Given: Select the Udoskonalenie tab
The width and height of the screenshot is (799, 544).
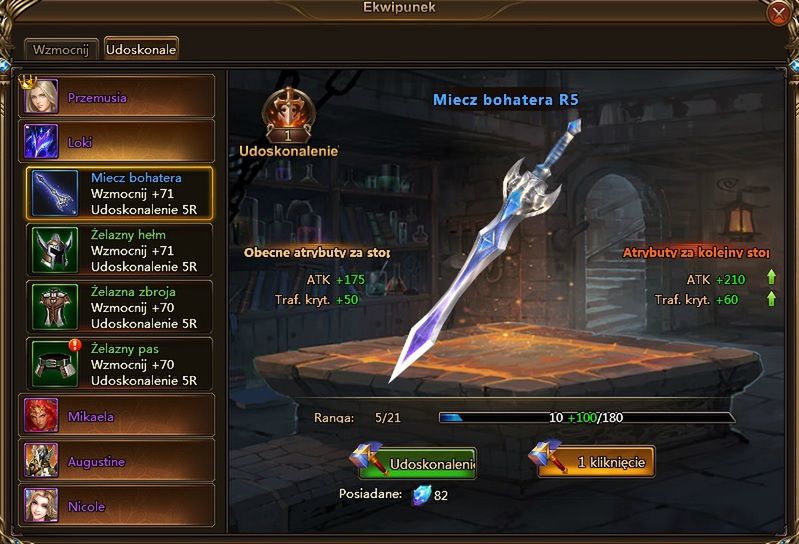Looking at the screenshot, I should 141,48.
